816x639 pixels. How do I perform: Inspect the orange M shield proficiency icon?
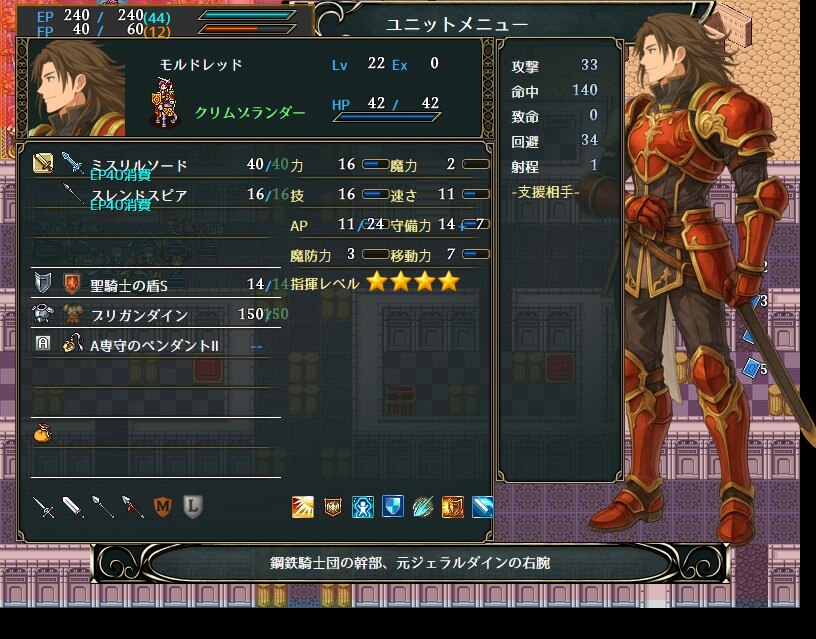click(163, 507)
